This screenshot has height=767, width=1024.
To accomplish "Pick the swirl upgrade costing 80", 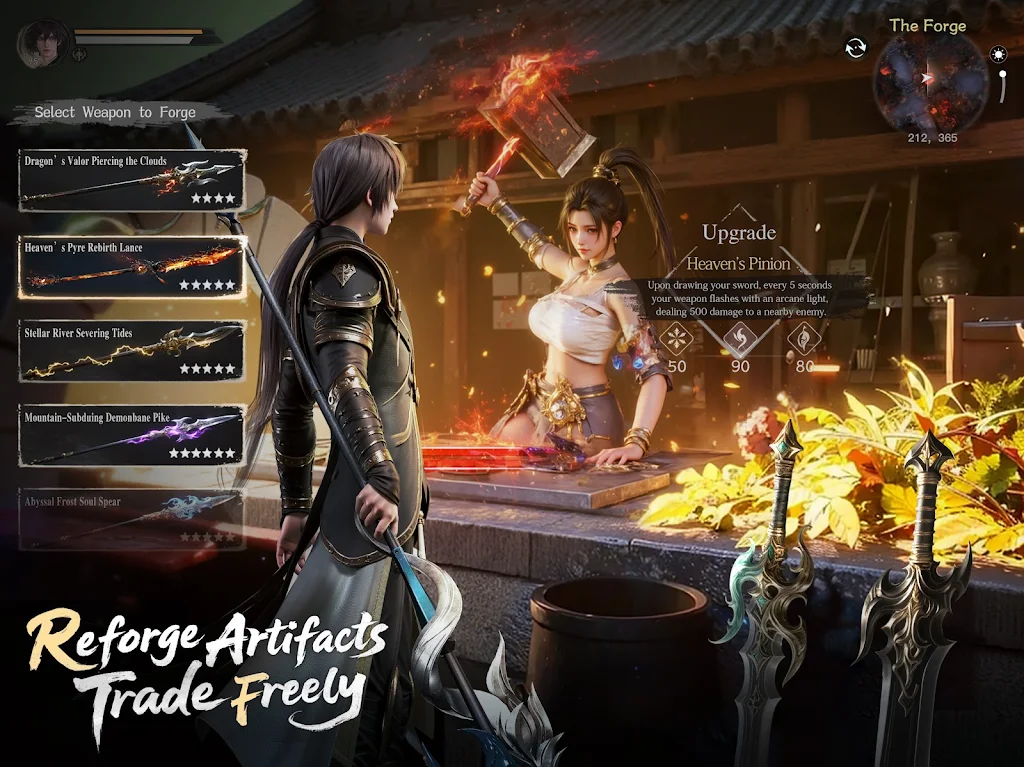I will pyautogui.click(x=804, y=338).
